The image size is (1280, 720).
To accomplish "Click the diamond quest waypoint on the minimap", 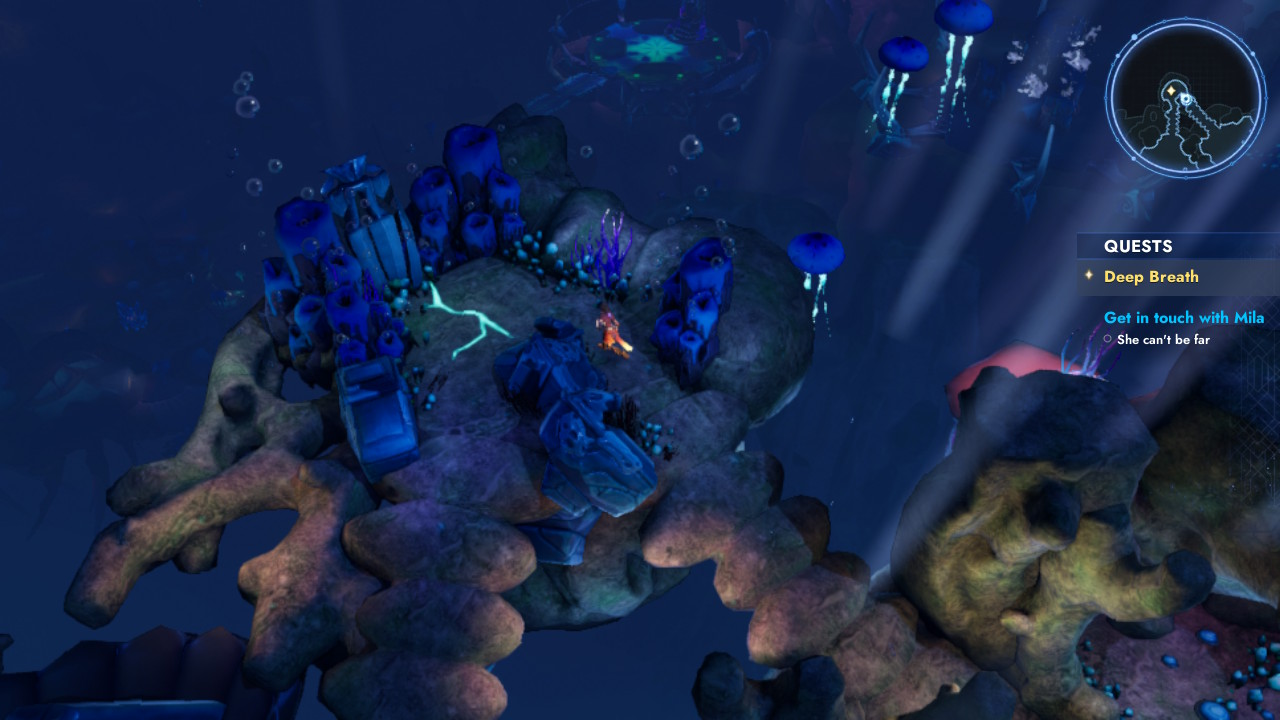I will (x=1172, y=91).
